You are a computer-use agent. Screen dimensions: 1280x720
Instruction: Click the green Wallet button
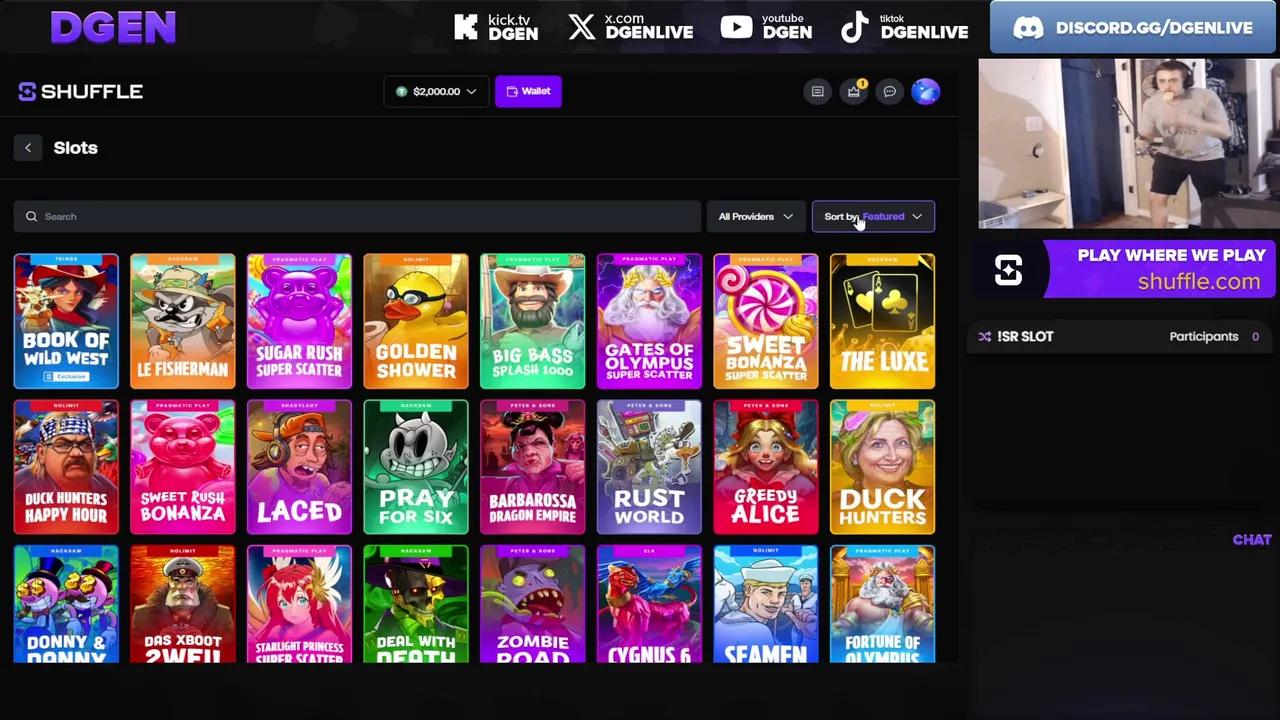tap(528, 91)
